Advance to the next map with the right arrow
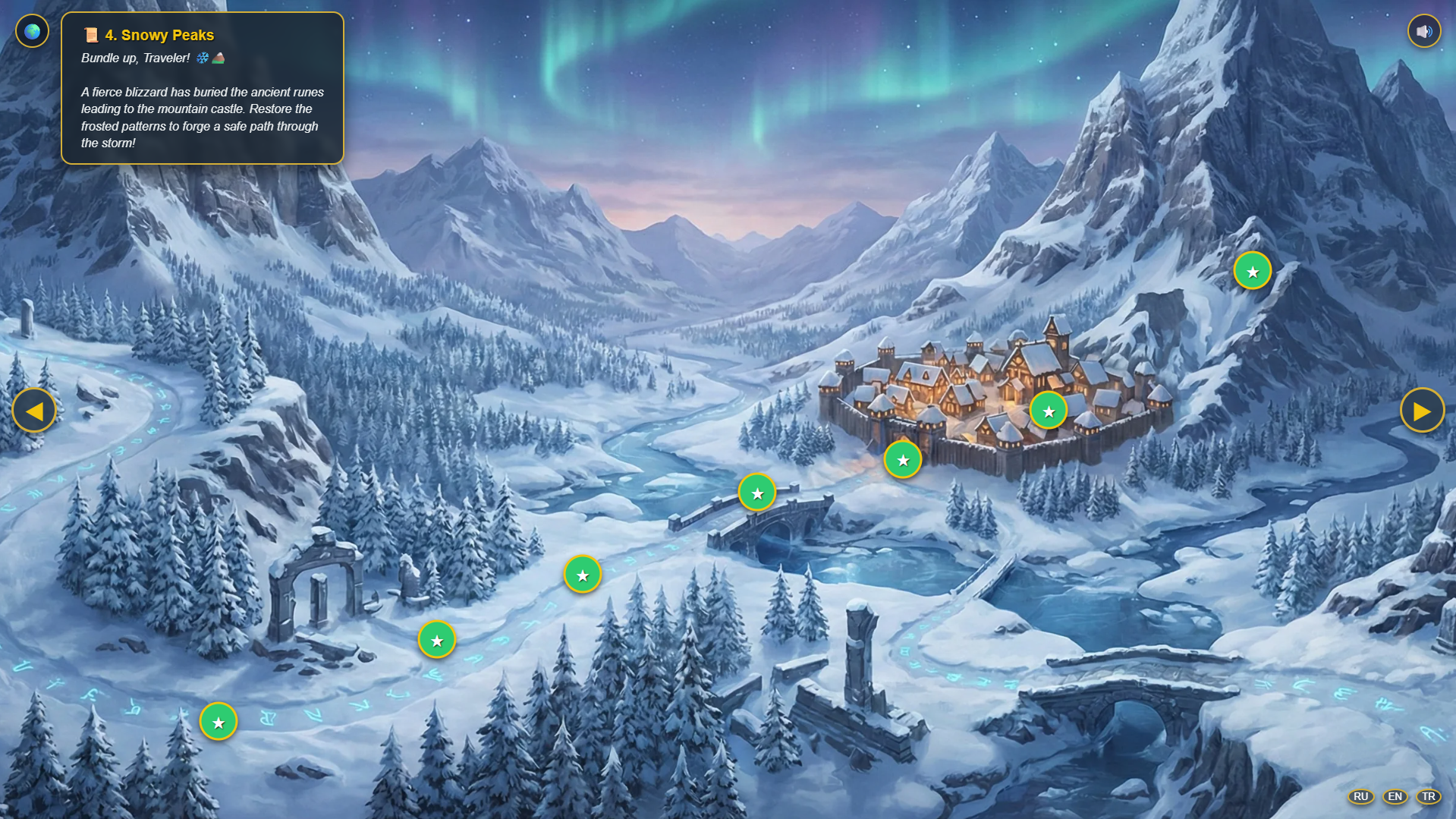The image size is (1456, 819). [x=1424, y=410]
